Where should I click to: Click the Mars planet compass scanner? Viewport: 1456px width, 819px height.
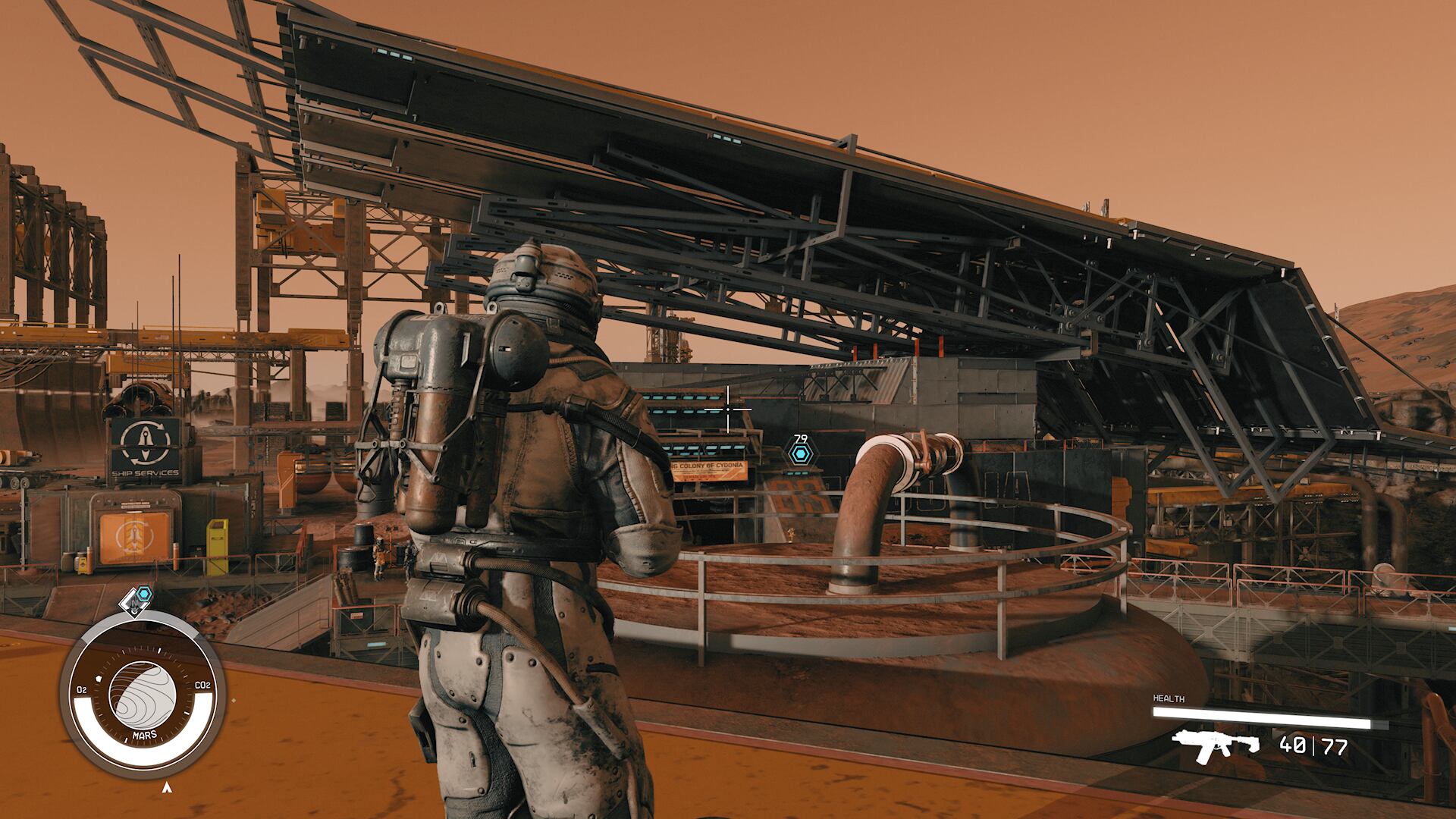click(x=143, y=695)
